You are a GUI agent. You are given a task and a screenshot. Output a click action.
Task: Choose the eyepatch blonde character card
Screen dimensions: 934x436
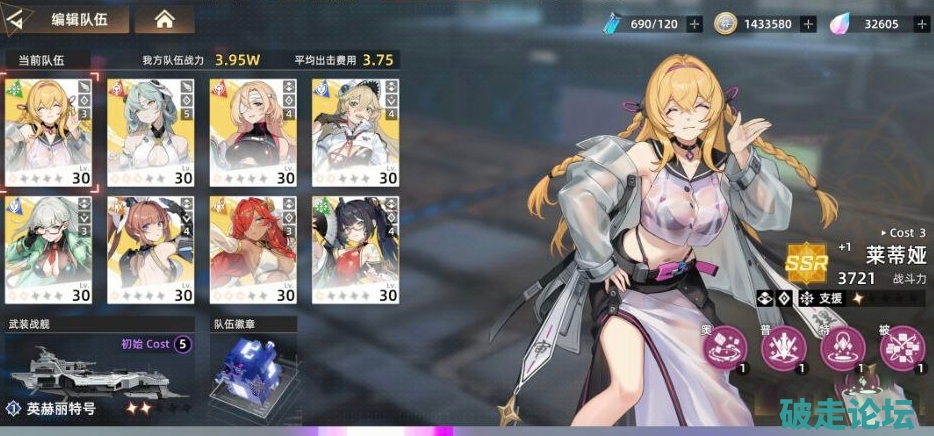click(x=252, y=131)
